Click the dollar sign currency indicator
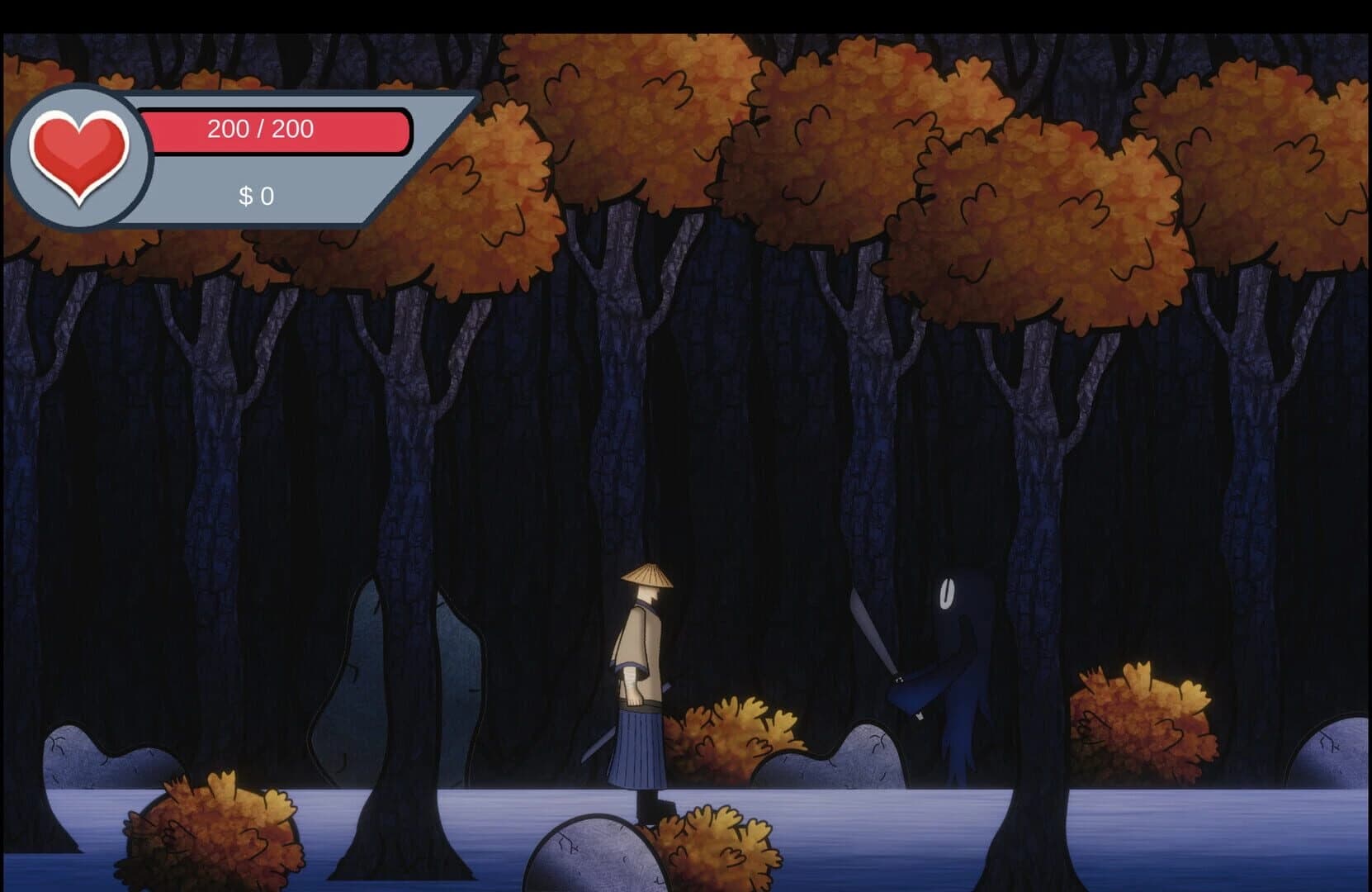Screen dimensions: 1372x892 point(245,196)
